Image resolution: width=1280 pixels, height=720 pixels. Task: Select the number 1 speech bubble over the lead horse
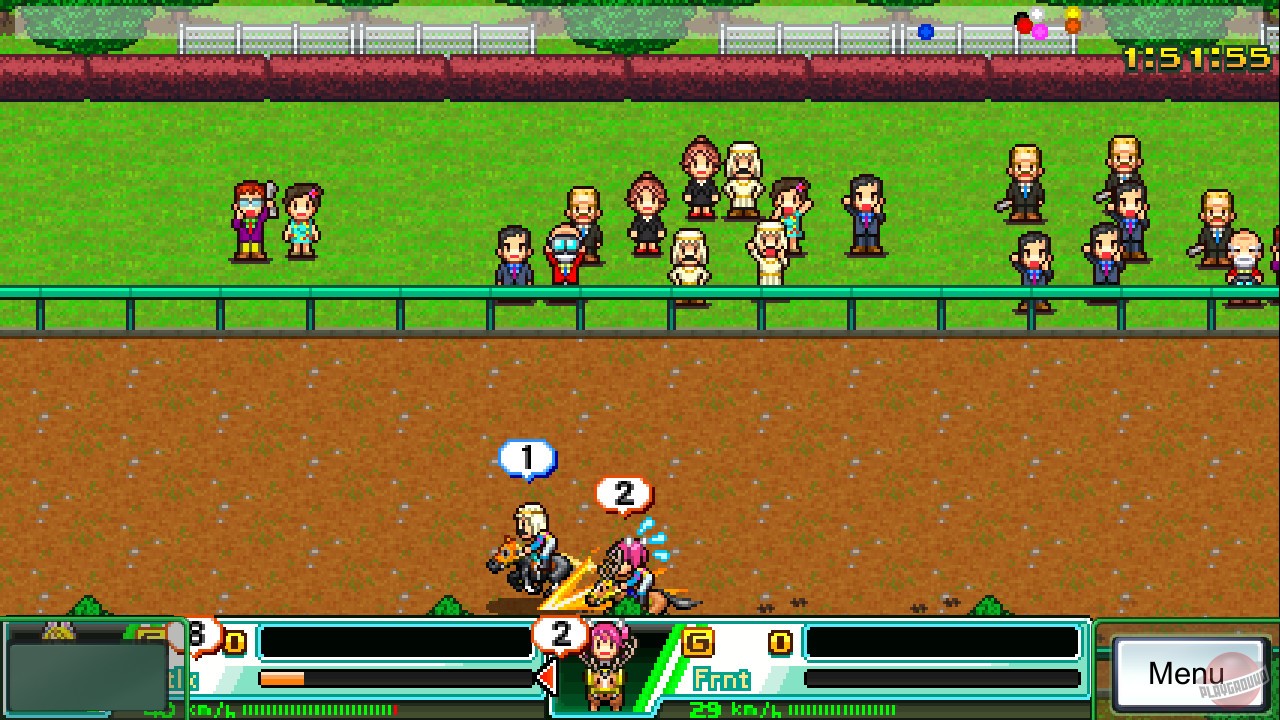click(x=527, y=459)
